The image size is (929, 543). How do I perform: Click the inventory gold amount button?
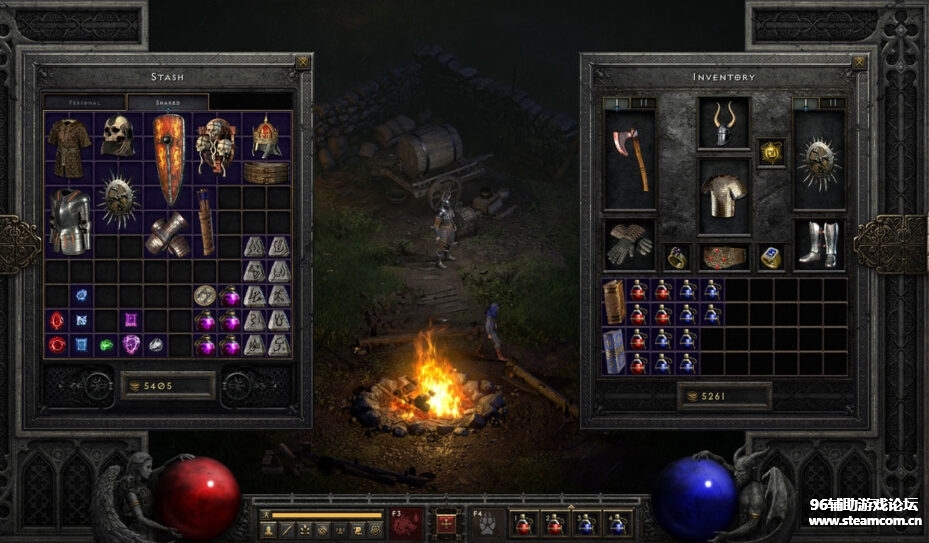tap(724, 395)
